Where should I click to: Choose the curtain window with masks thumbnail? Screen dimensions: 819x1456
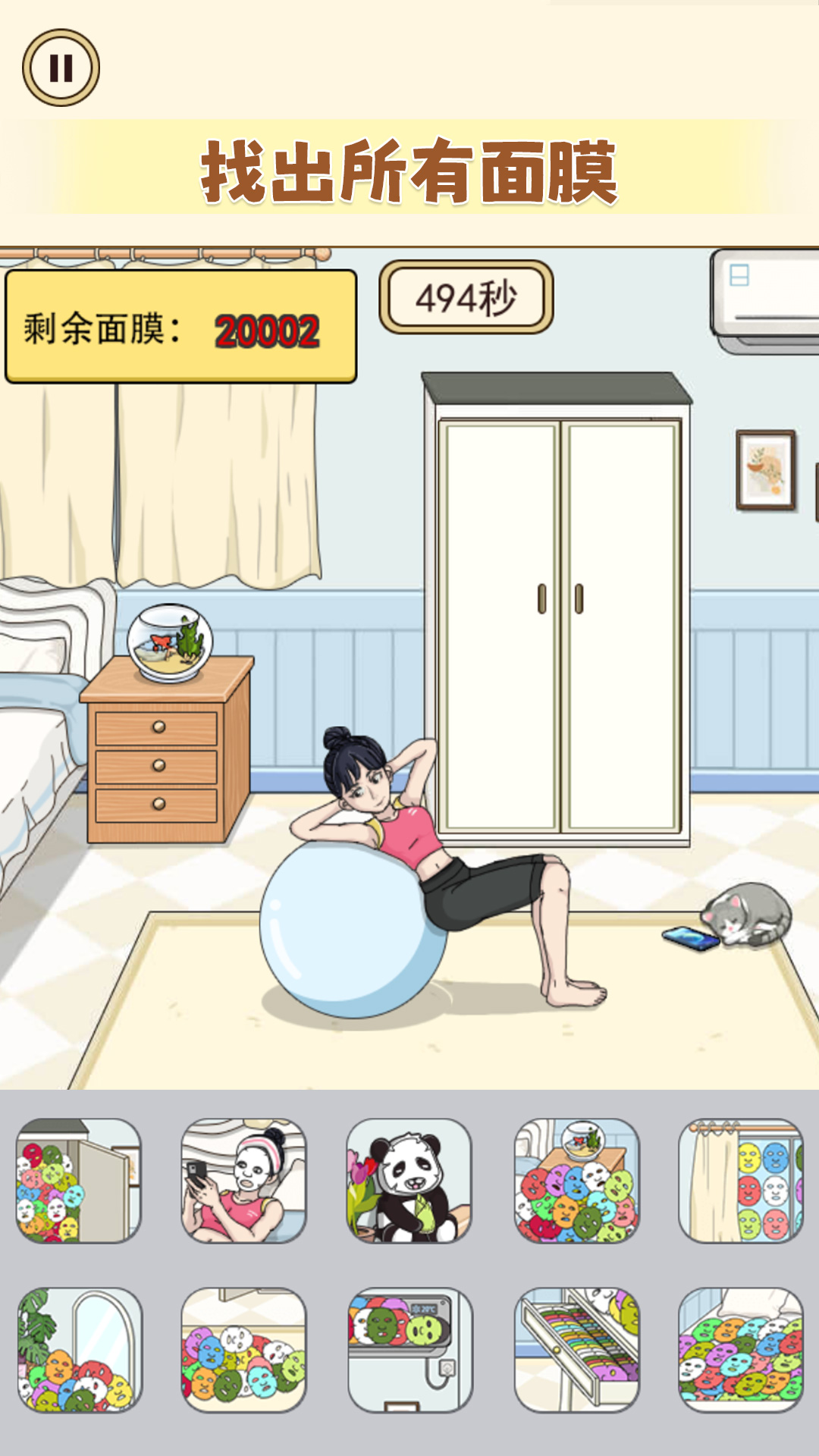tap(741, 1180)
